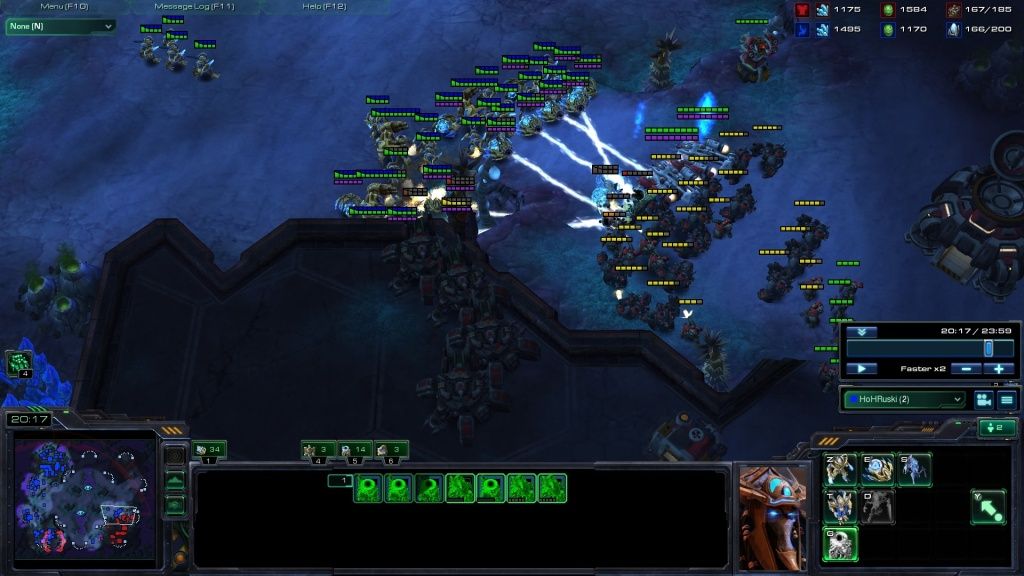Select control group 4 tab
Screen dimensions: 1024x576
coord(318,450)
